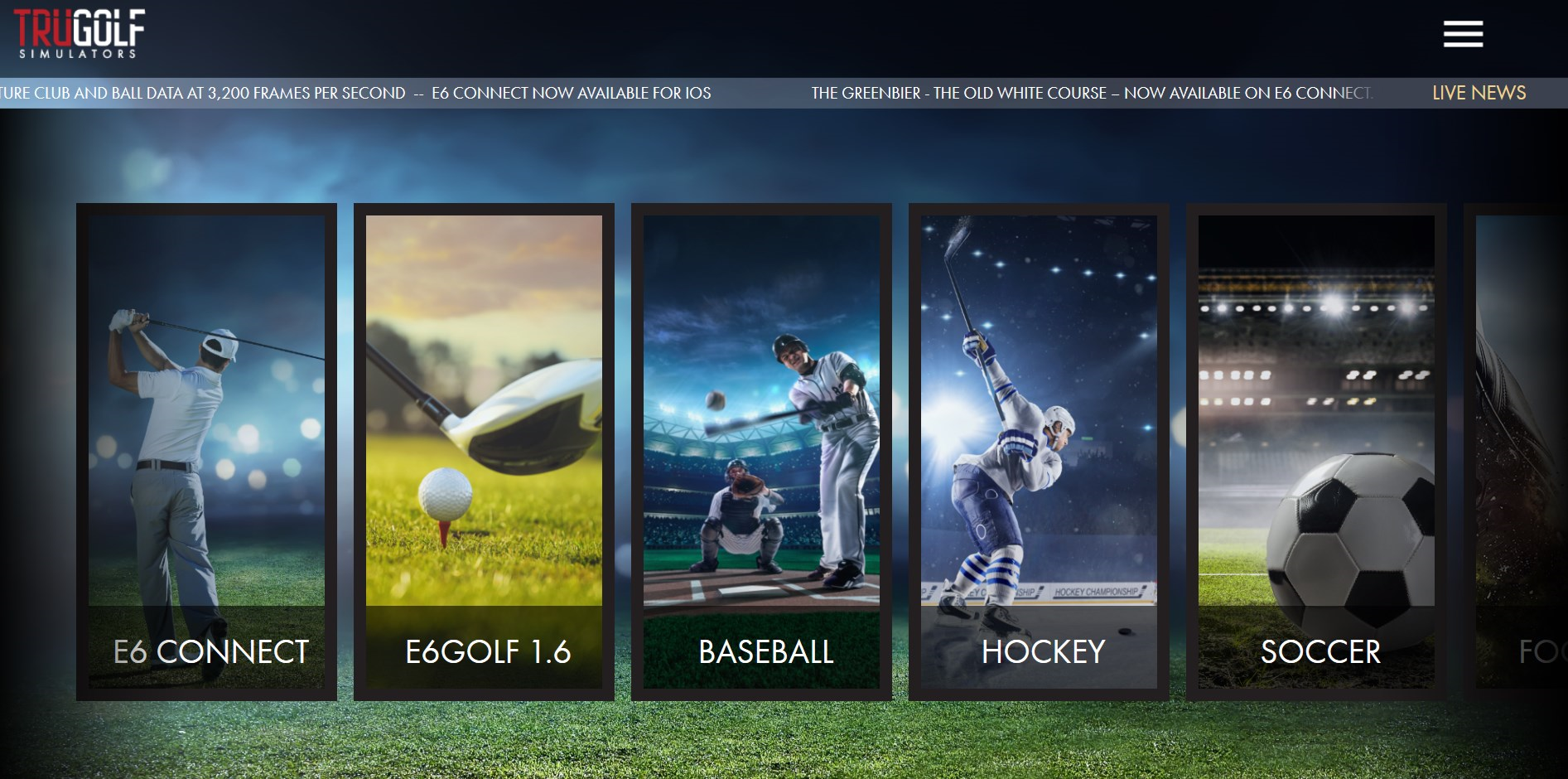This screenshot has height=779, width=1568.
Task: Open the hamburger menu
Action: point(1463,34)
